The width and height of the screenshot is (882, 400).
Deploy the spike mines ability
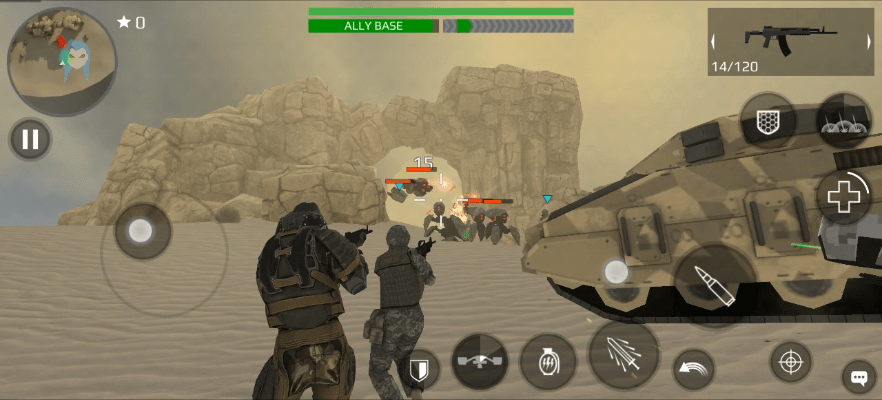point(844,121)
